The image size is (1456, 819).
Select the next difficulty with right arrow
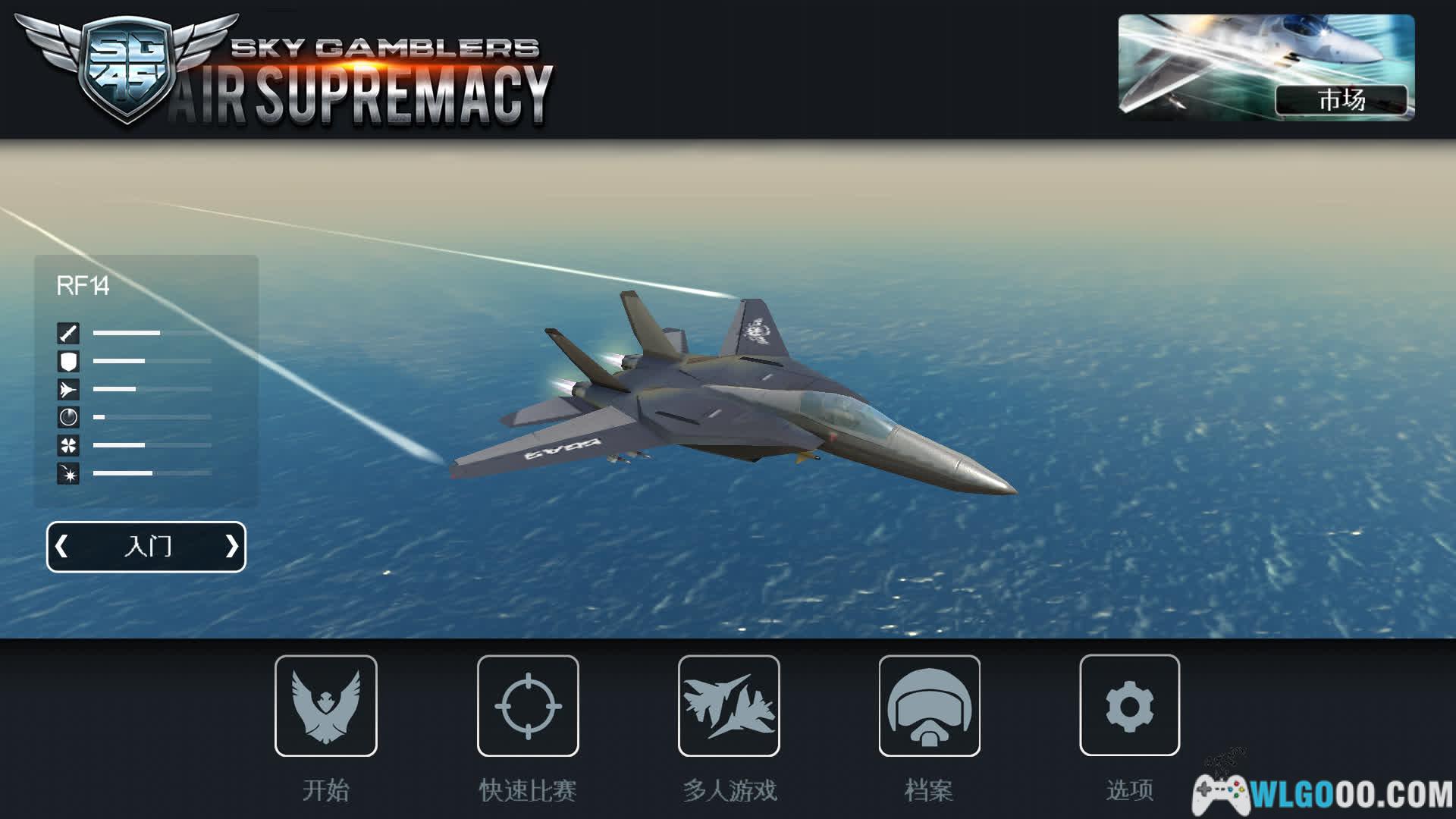pos(231,546)
